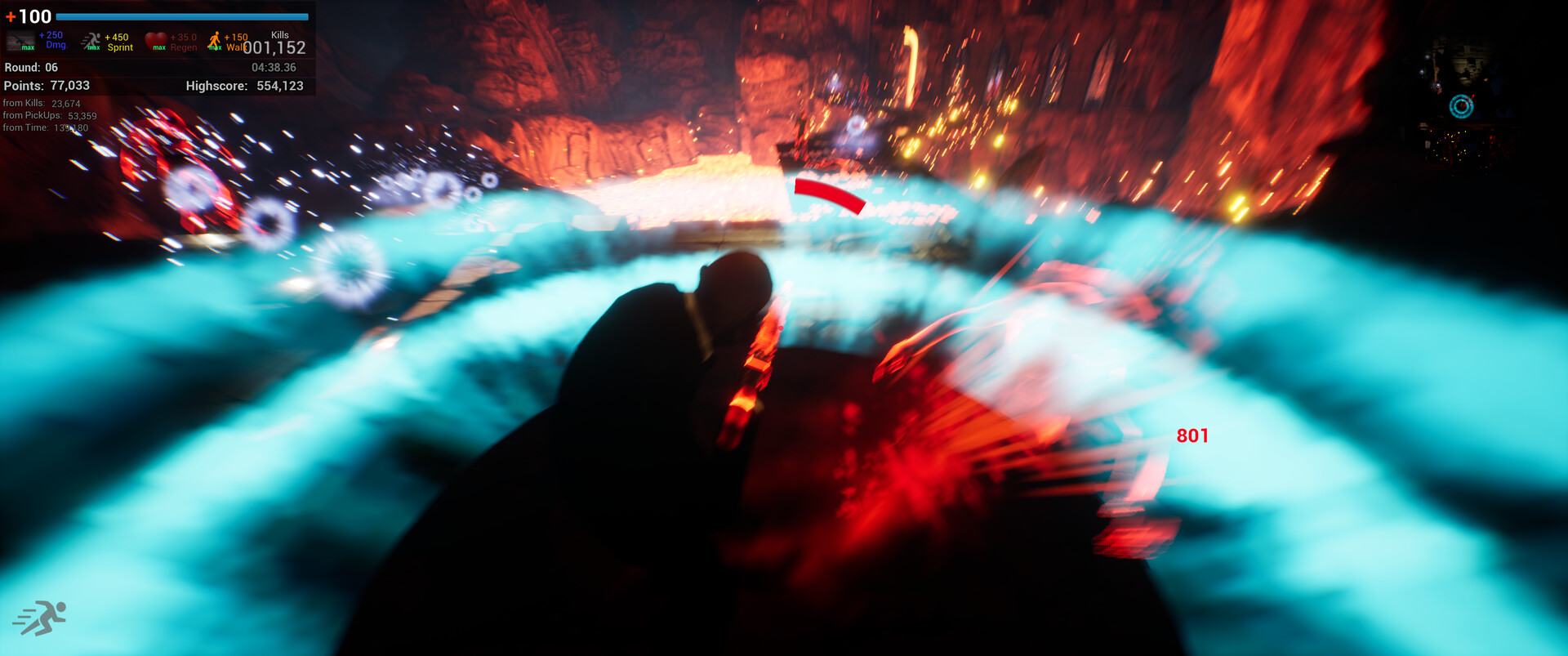Click the Points: 77,033 label

(x=47, y=86)
